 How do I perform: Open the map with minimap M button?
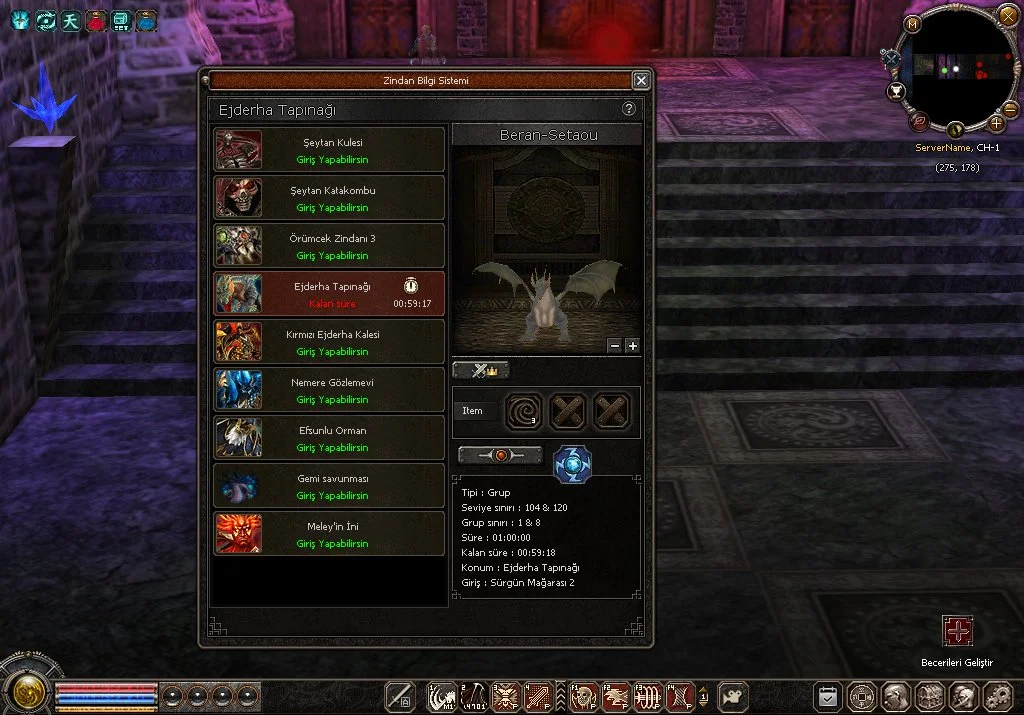tap(912, 24)
